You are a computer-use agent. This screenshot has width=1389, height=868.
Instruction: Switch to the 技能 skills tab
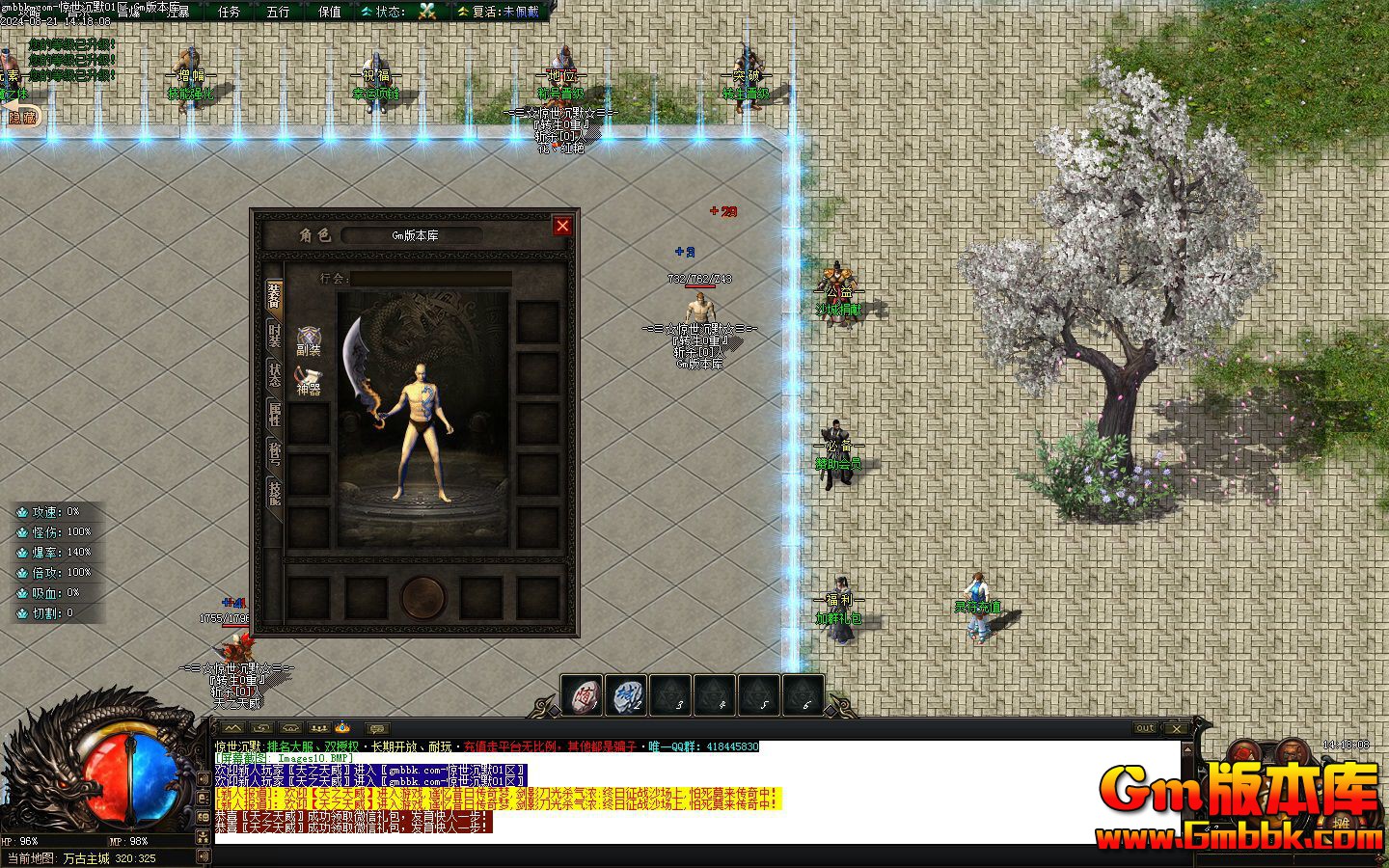pyautogui.click(x=275, y=494)
